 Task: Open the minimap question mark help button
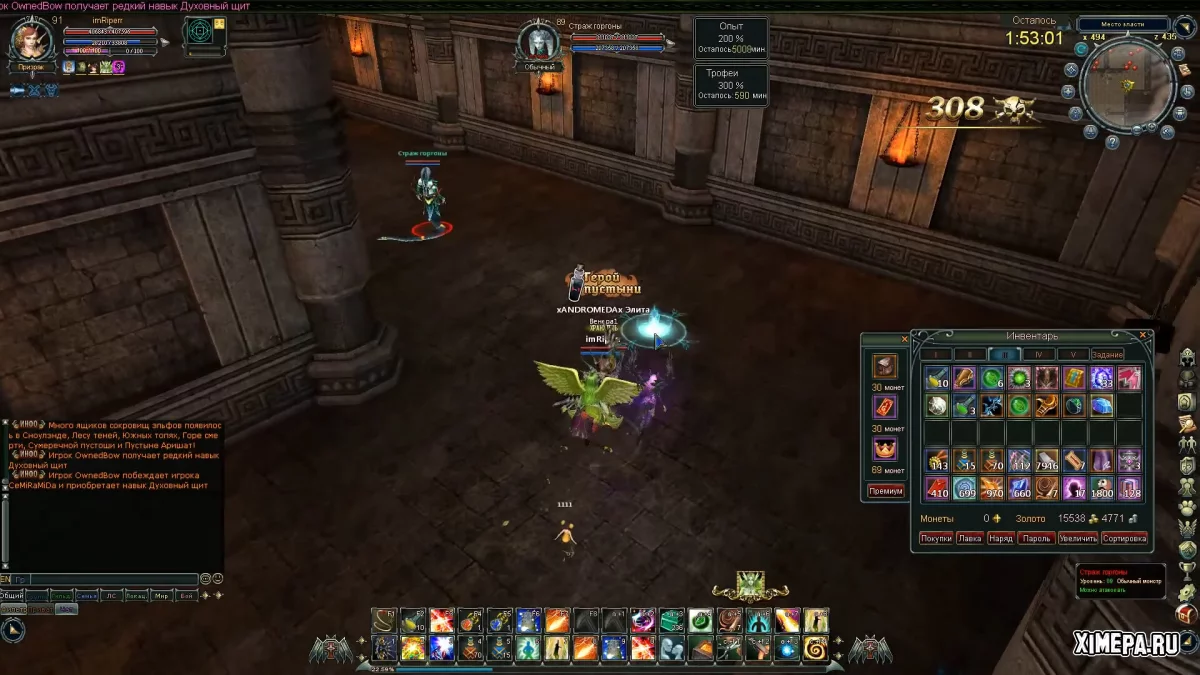(1111, 142)
